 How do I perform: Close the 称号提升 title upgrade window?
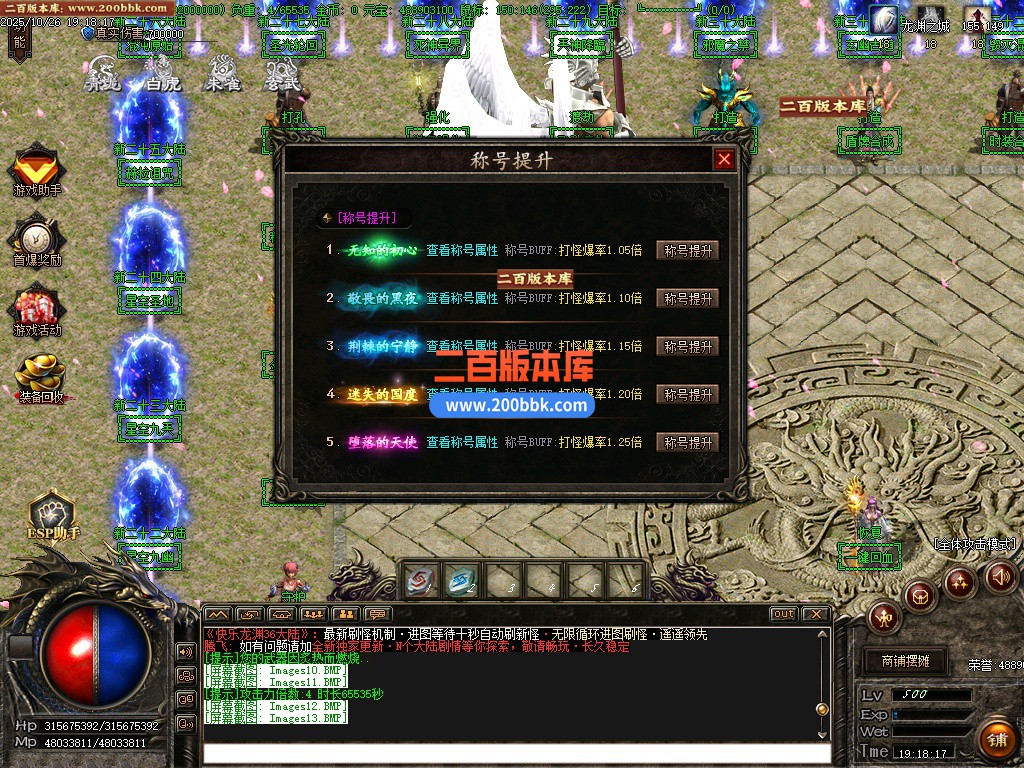coord(724,160)
